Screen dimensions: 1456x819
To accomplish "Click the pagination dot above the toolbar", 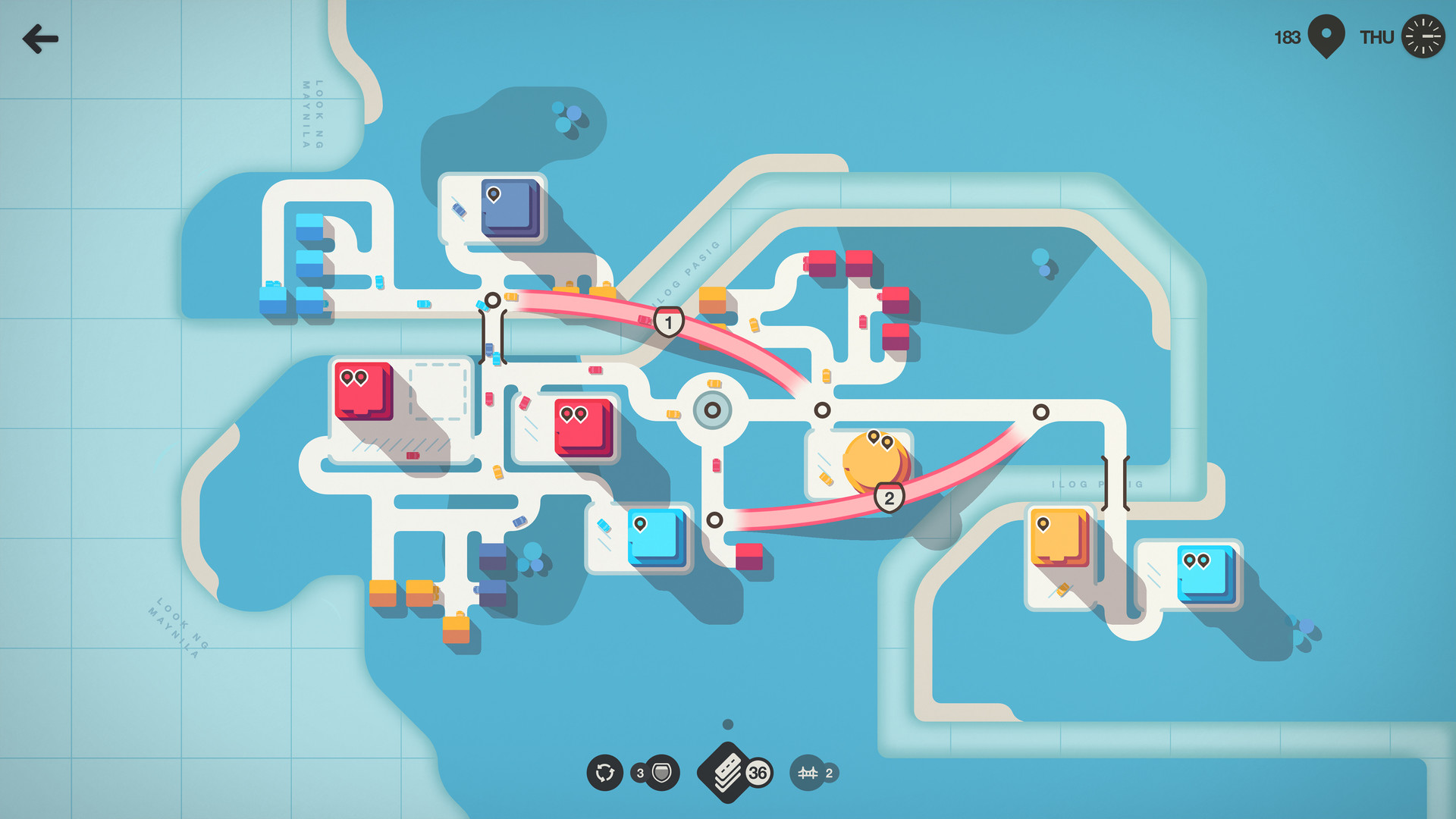I will pos(727,725).
